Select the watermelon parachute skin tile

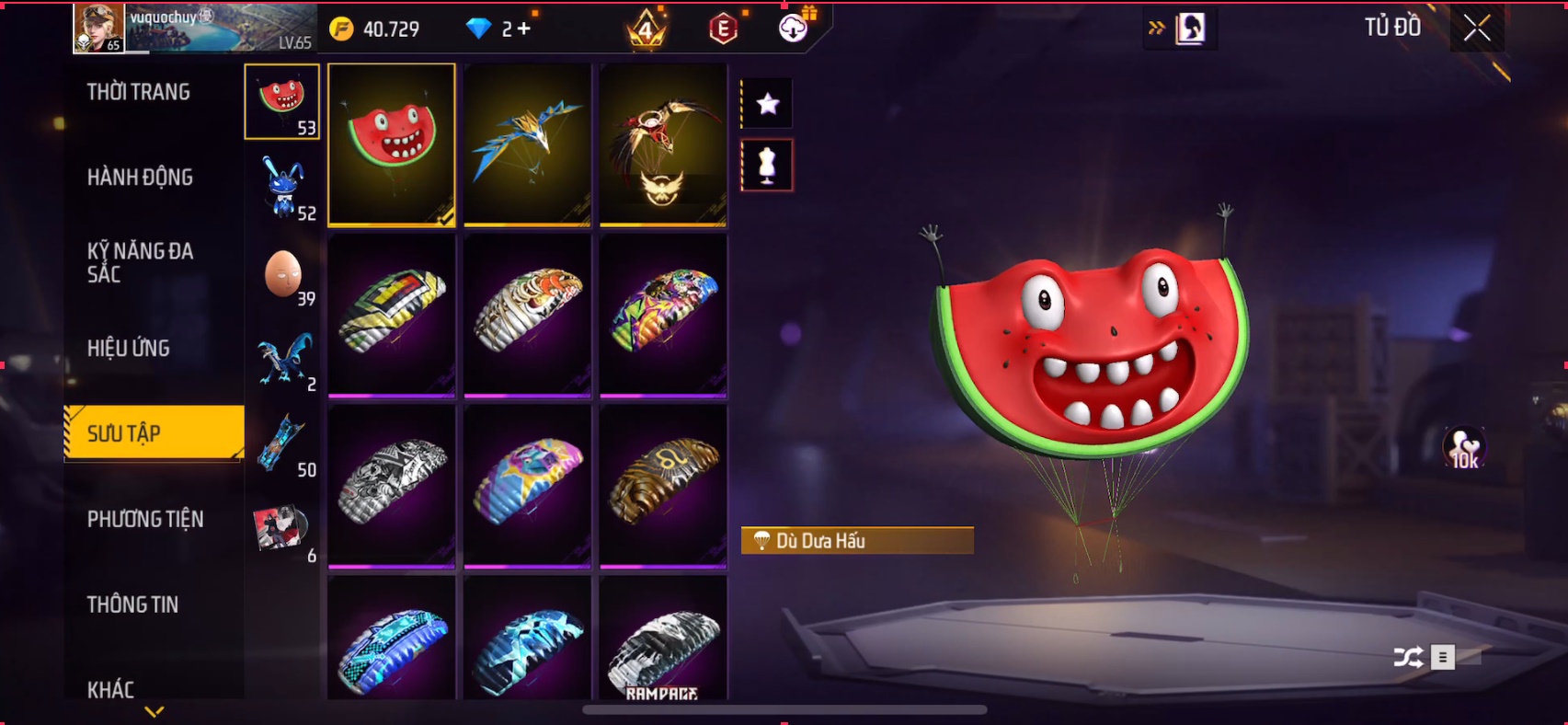(x=392, y=144)
